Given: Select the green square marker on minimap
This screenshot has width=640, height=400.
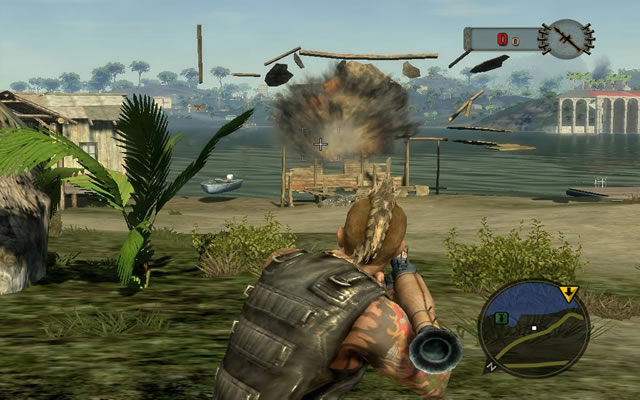Looking at the screenshot, I should [501, 318].
